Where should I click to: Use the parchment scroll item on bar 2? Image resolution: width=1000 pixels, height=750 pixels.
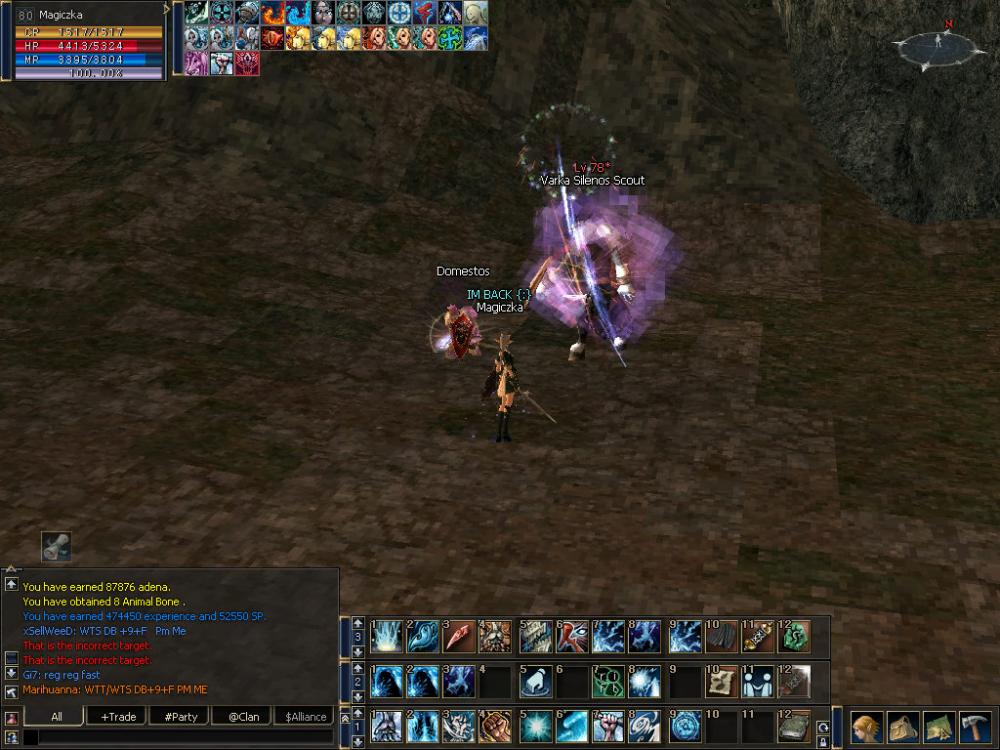(720, 682)
